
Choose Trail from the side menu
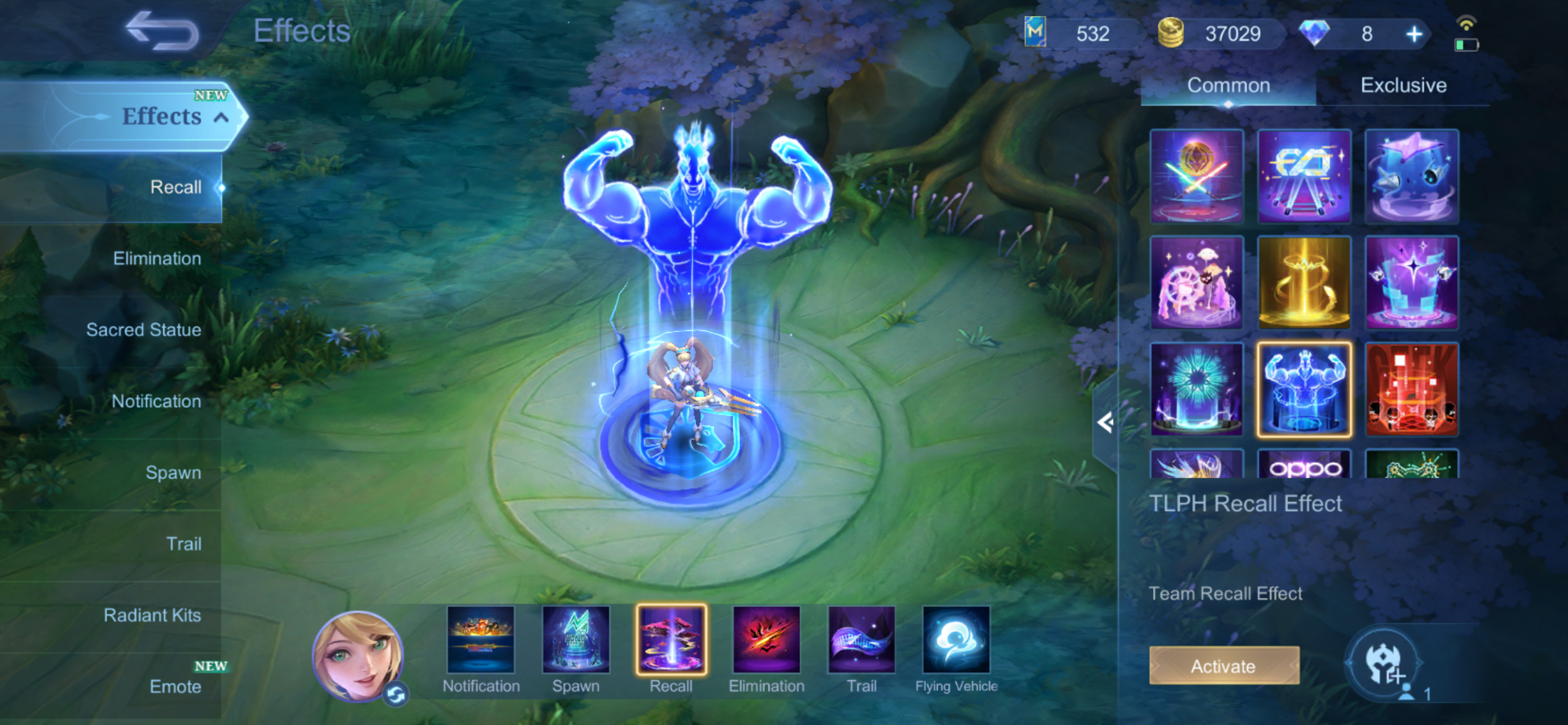(183, 544)
